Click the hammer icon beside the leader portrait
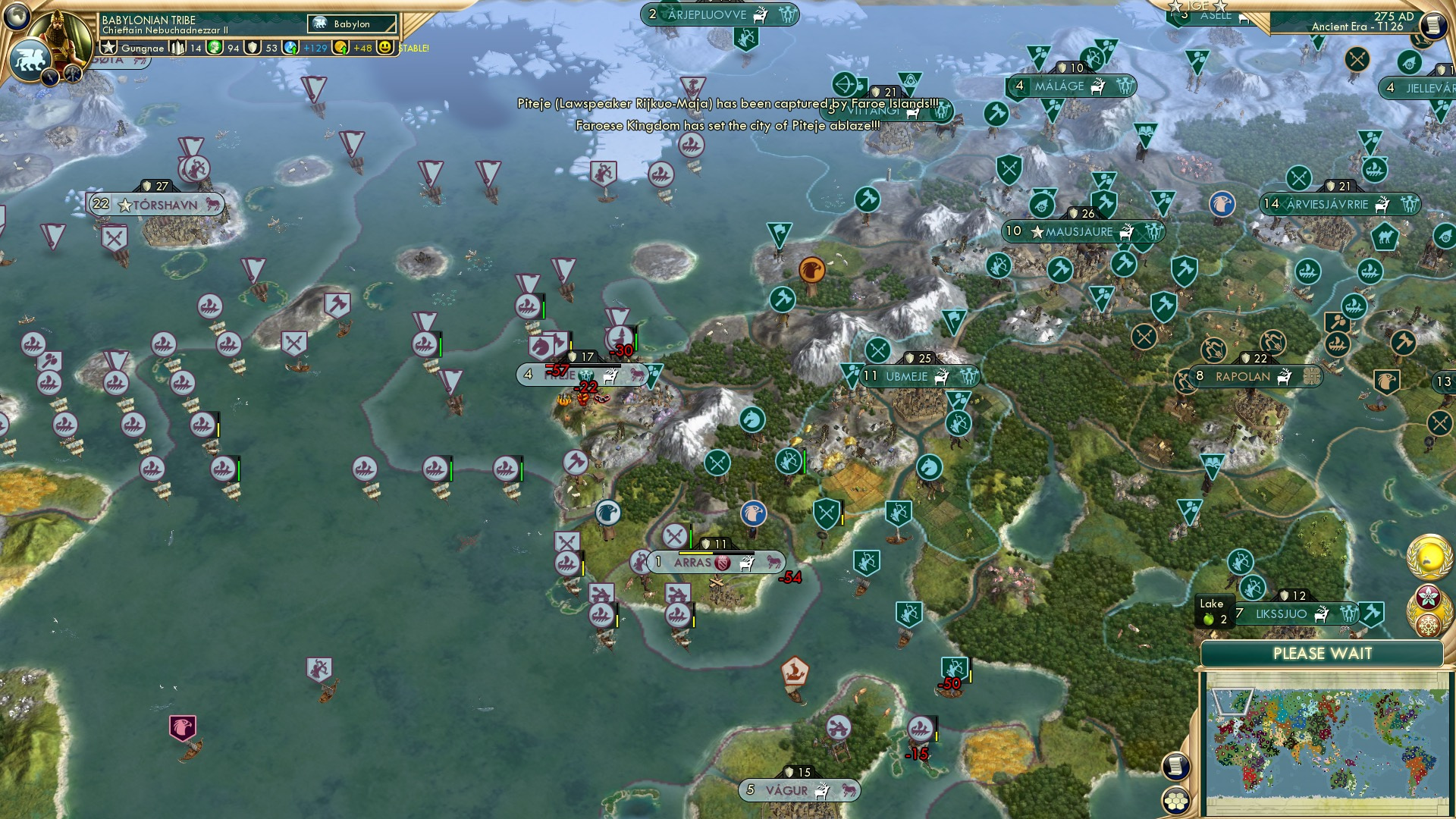1456x819 pixels. 74,74
